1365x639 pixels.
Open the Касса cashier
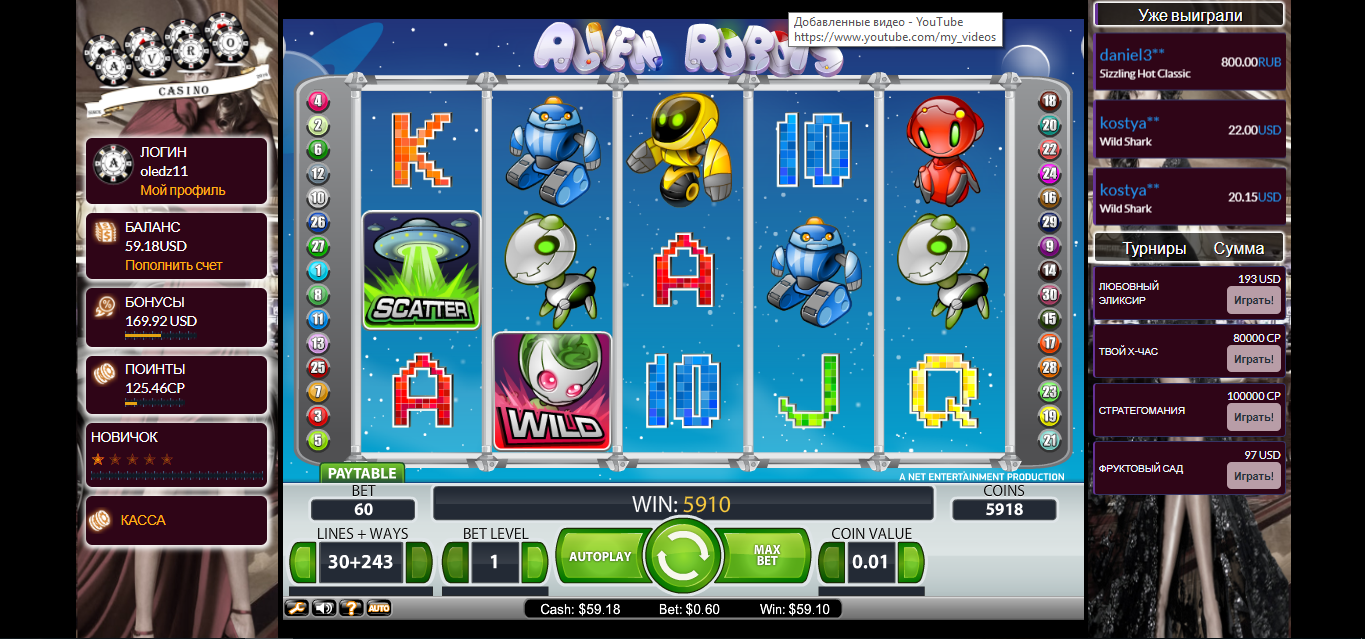click(143, 520)
